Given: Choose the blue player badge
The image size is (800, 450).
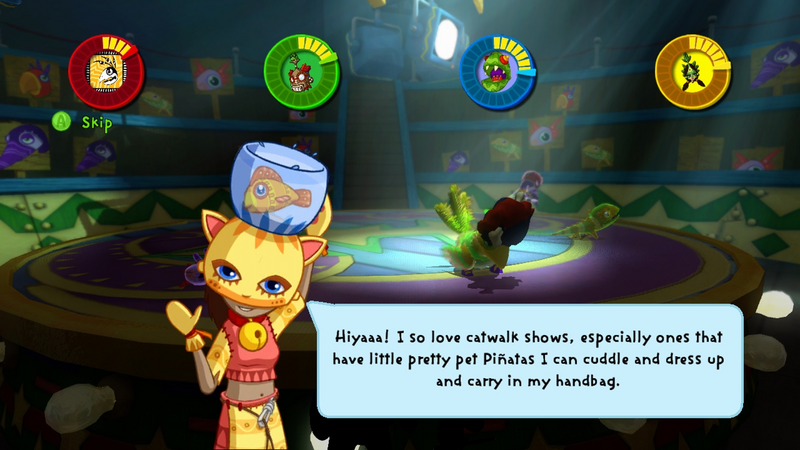Looking at the screenshot, I should 497,72.
